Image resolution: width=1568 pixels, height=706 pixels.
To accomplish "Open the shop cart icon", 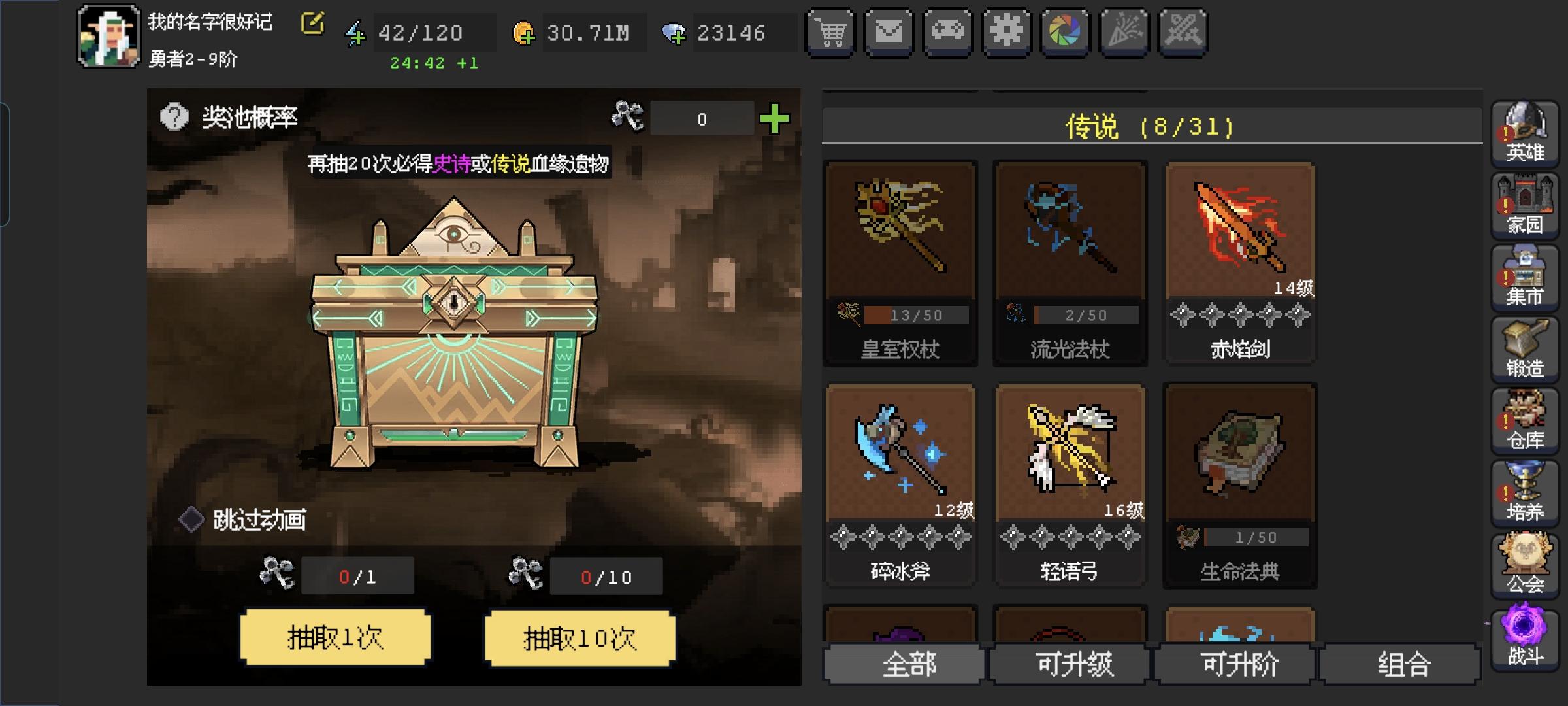I will click(x=830, y=31).
